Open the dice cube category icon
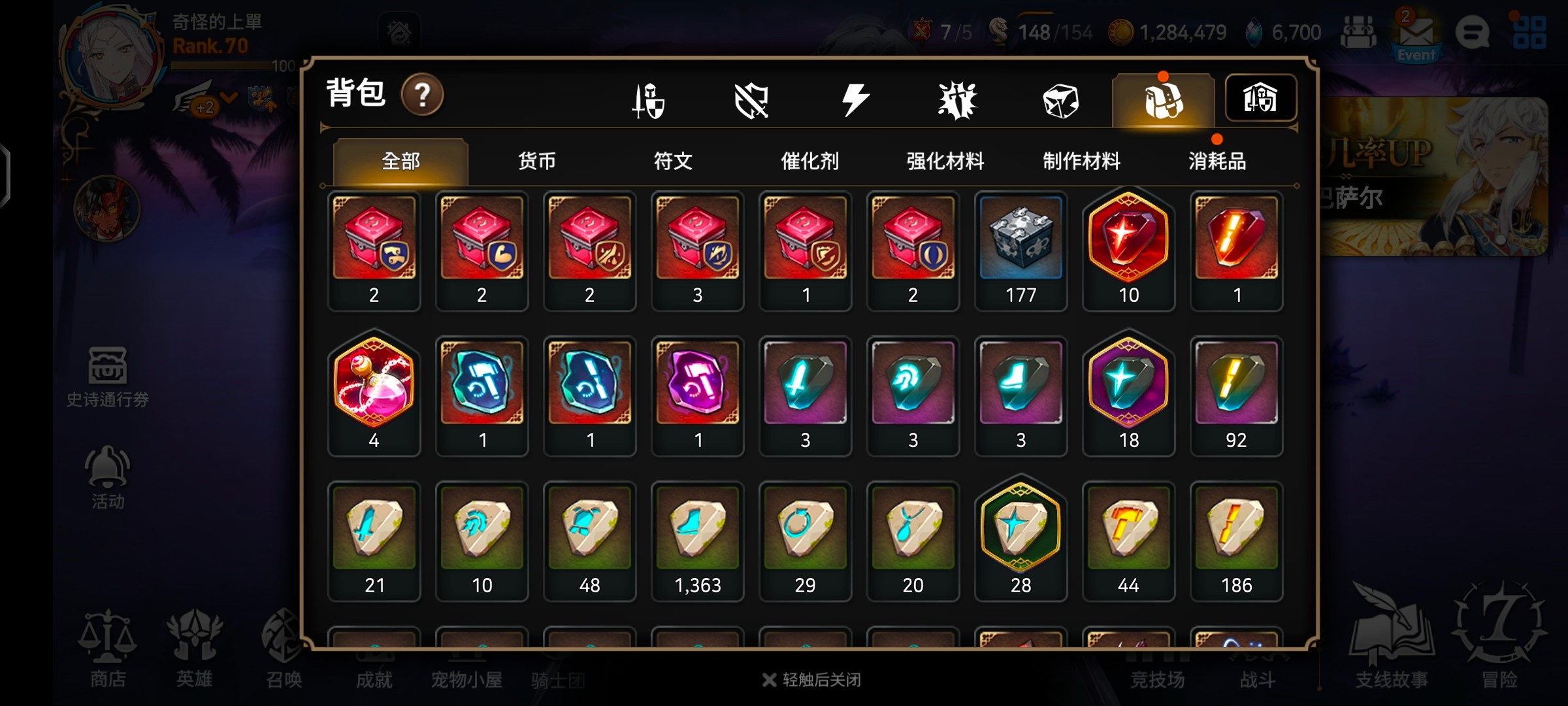 (x=1060, y=101)
